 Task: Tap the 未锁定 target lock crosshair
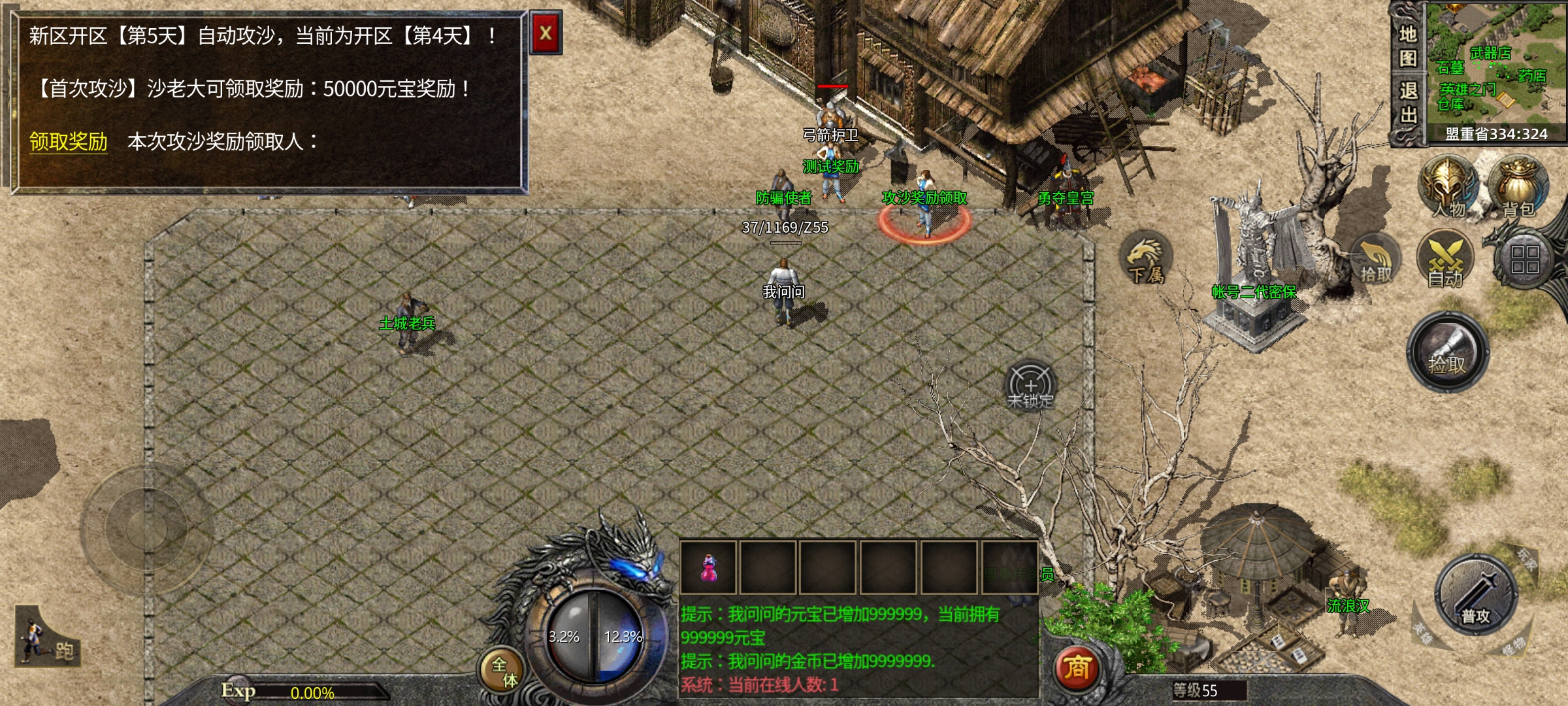click(x=1030, y=387)
